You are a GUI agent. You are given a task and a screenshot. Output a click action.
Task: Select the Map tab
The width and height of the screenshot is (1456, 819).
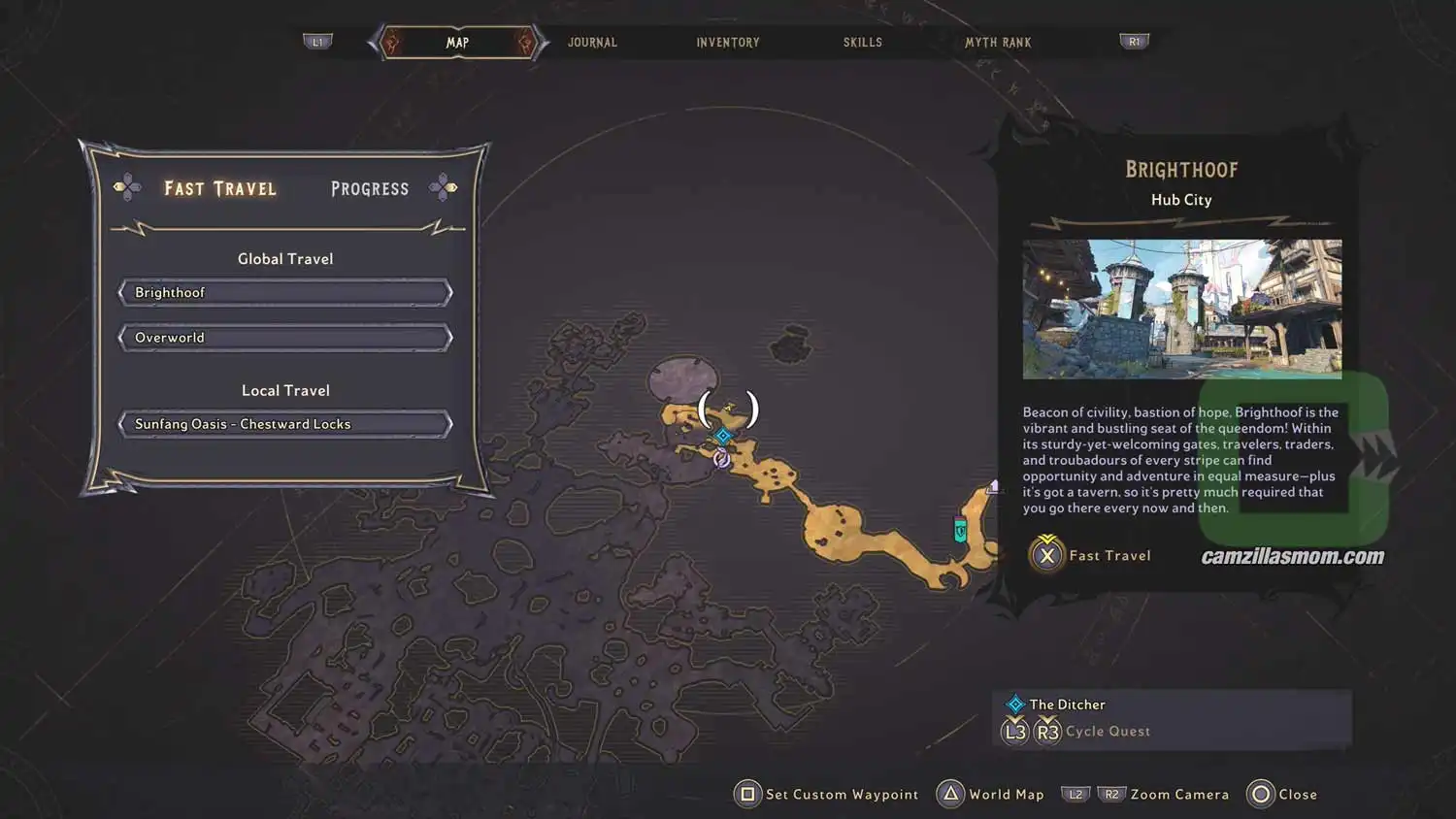tap(457, 43)
